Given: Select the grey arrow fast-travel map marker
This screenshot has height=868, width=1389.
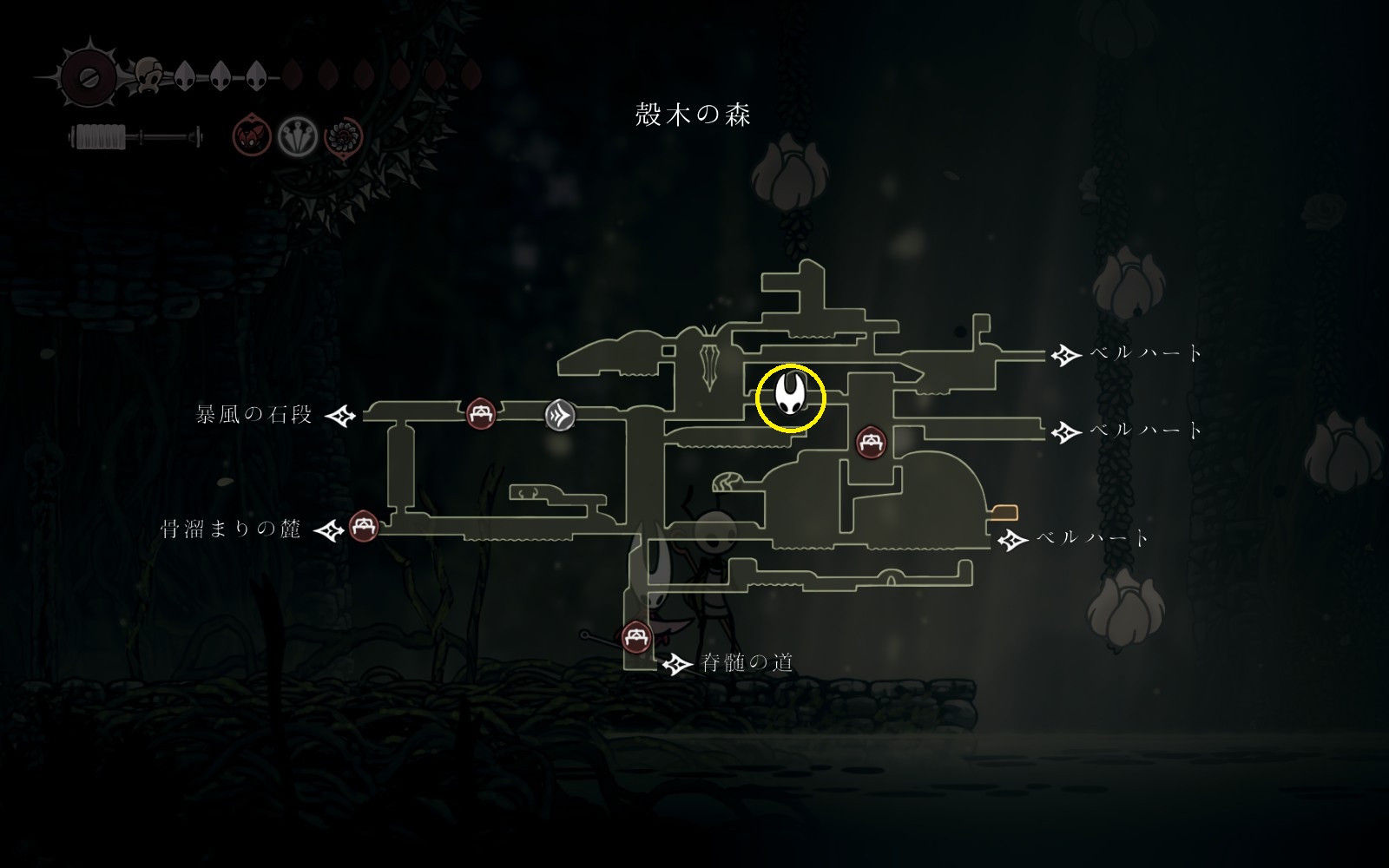Looking at the screenshot, I should (560, 415).
